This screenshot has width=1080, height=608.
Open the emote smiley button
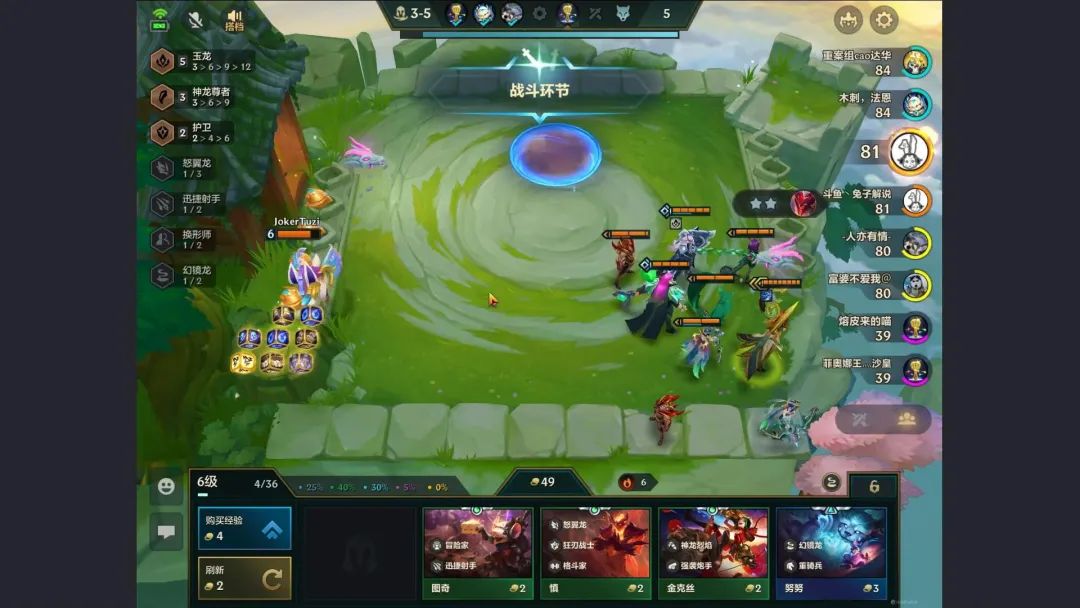pos(166,486)
